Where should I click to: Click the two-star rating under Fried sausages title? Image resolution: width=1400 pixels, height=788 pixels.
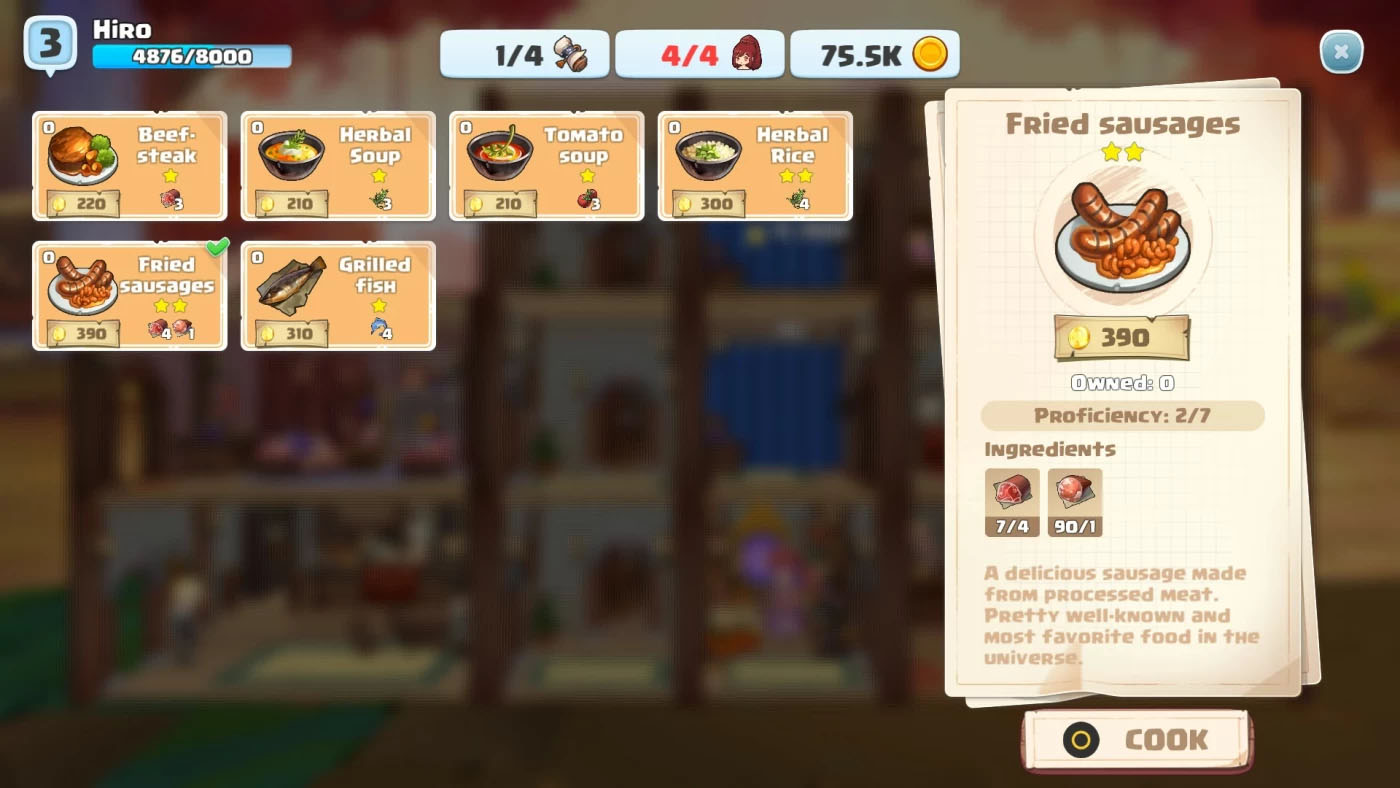click(1121, 153)
